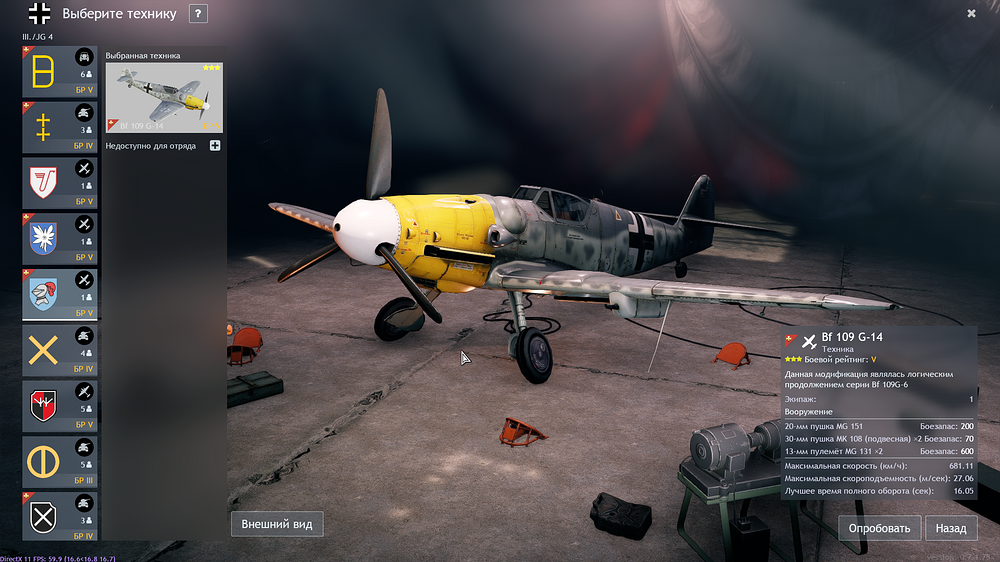Pick the squad with the red J shield emblem

pyautogui.click(x=59, y=183)
